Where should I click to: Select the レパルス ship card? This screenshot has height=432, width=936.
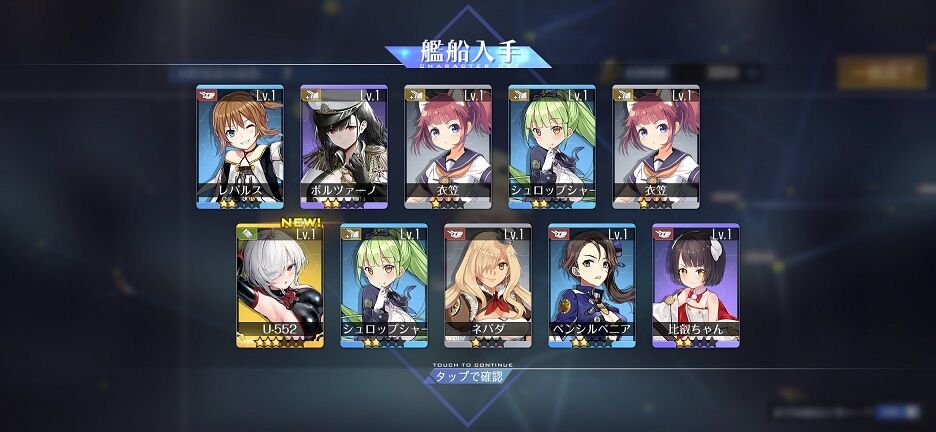click(x=240, y=146)
